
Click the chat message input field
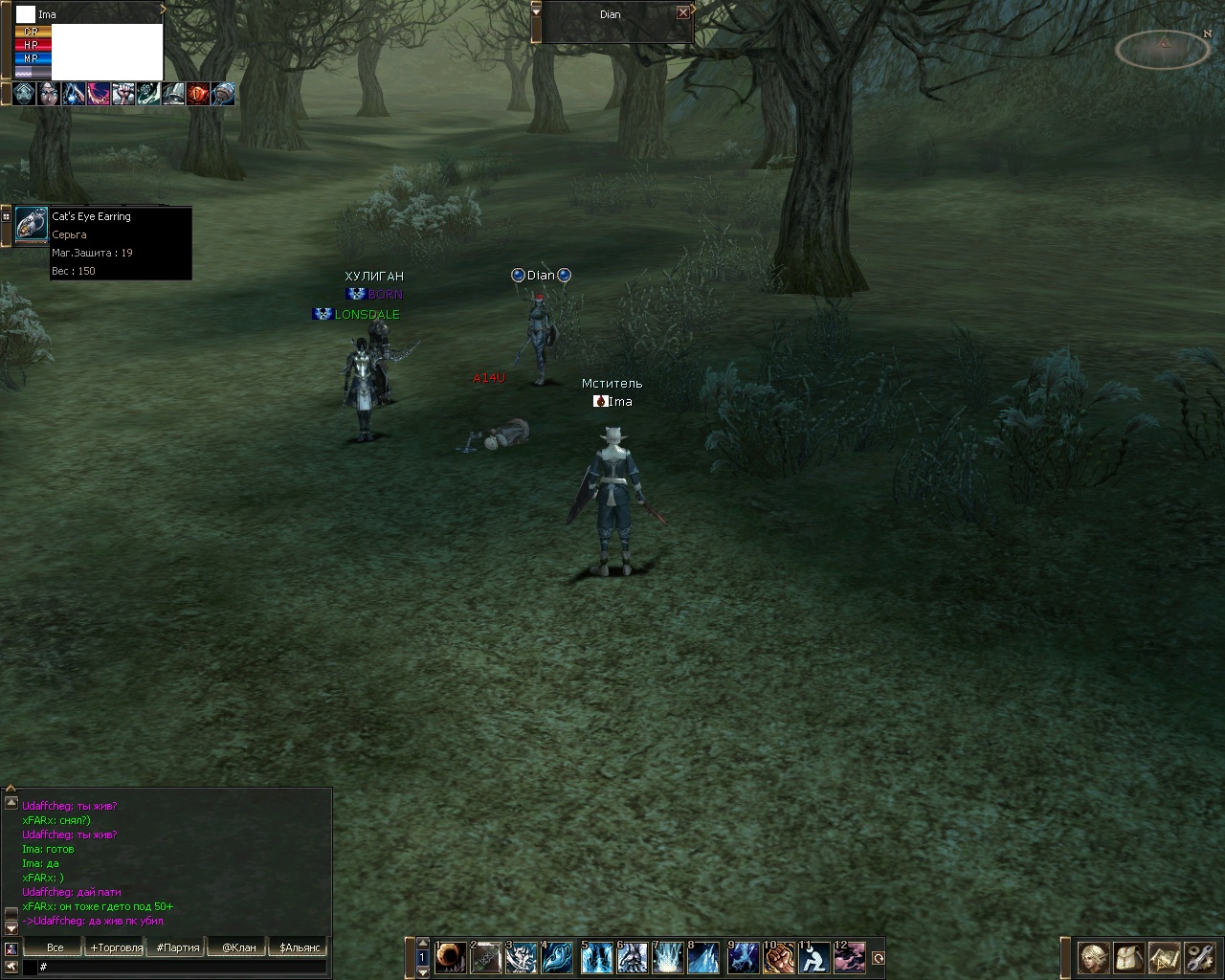tap(182, 968)
